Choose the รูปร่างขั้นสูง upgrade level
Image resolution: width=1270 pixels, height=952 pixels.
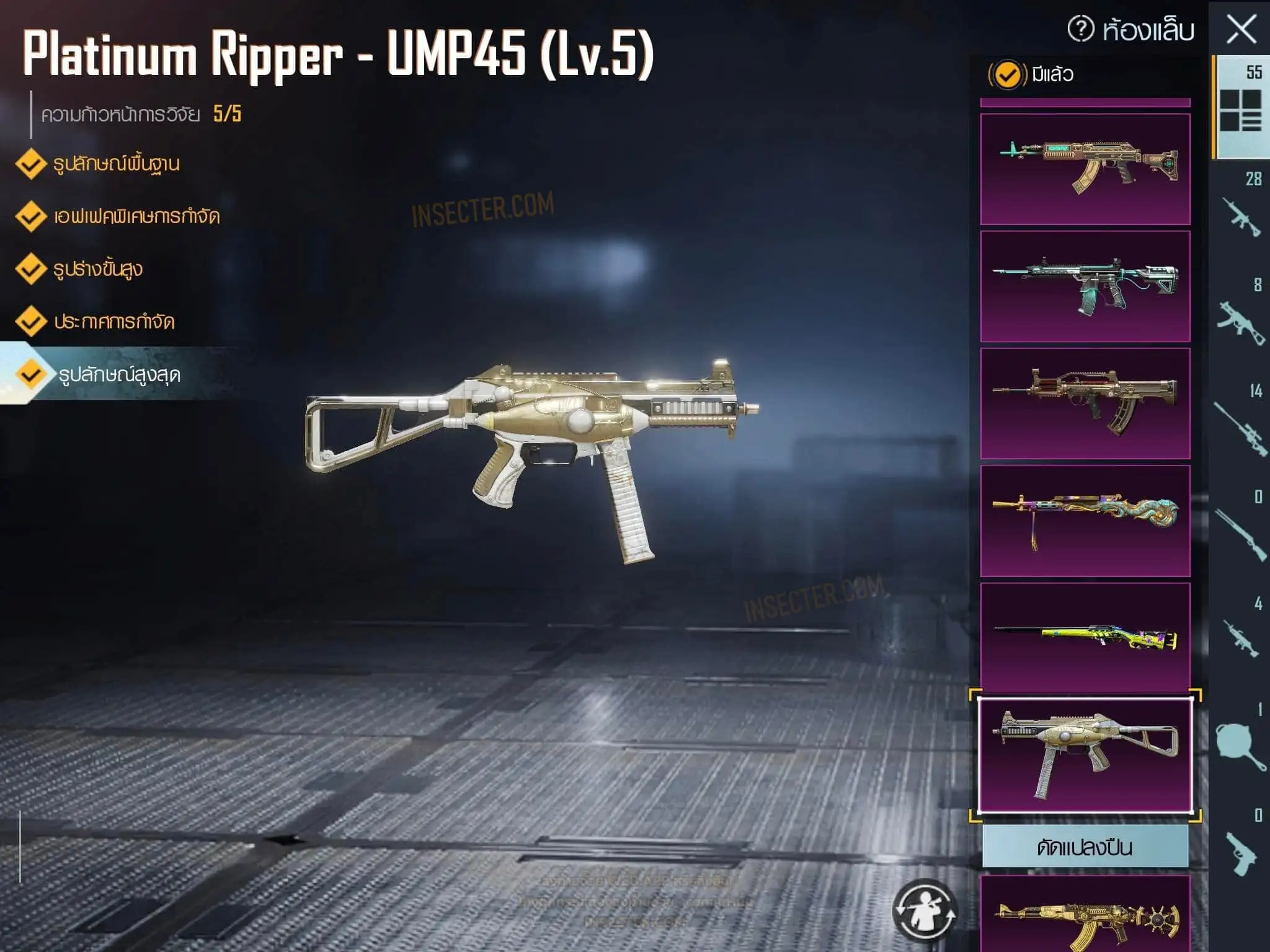click(97, 270)
